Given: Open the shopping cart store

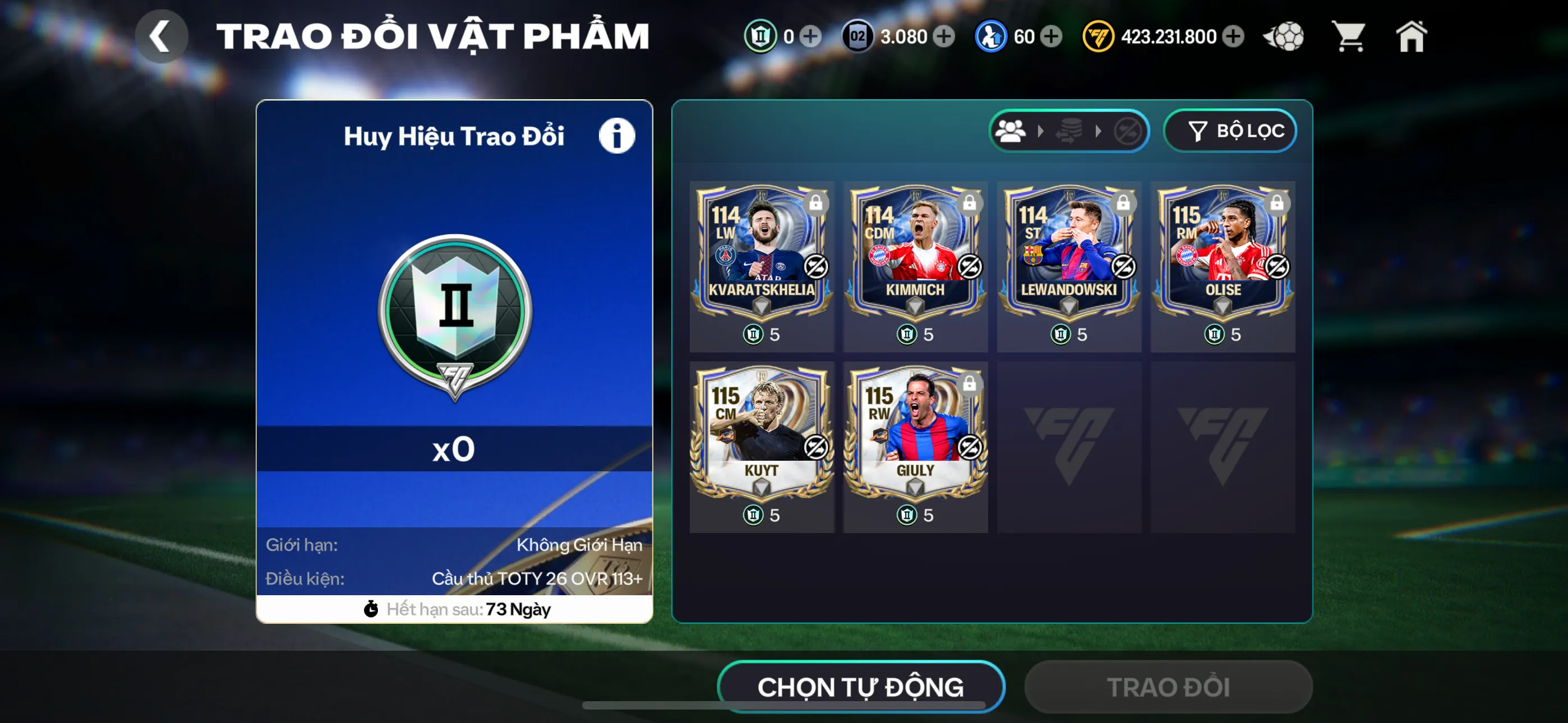Looking at the screenshot, I should pos(1349,36).
